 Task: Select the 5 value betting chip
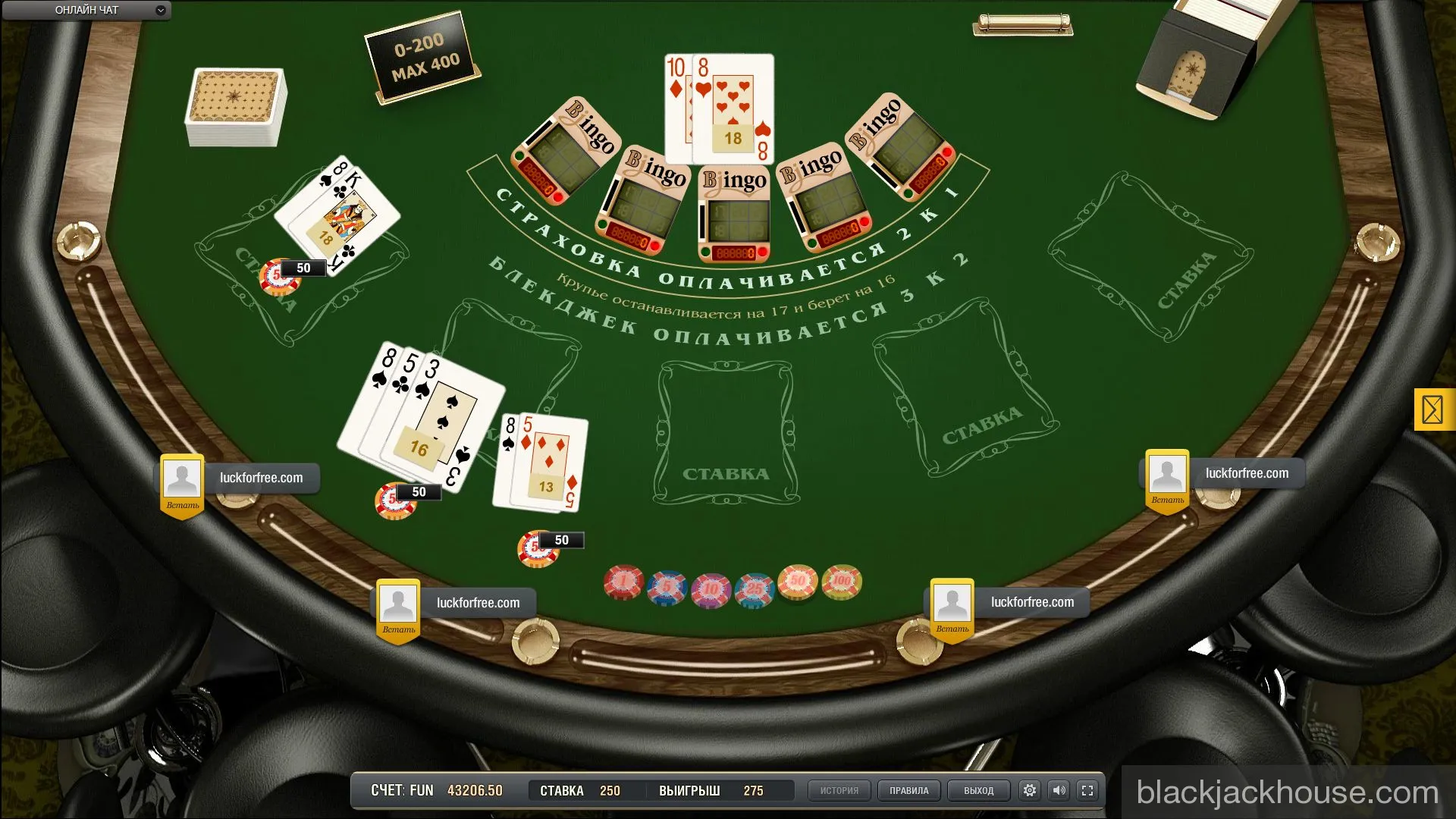(x=667, y=585)
